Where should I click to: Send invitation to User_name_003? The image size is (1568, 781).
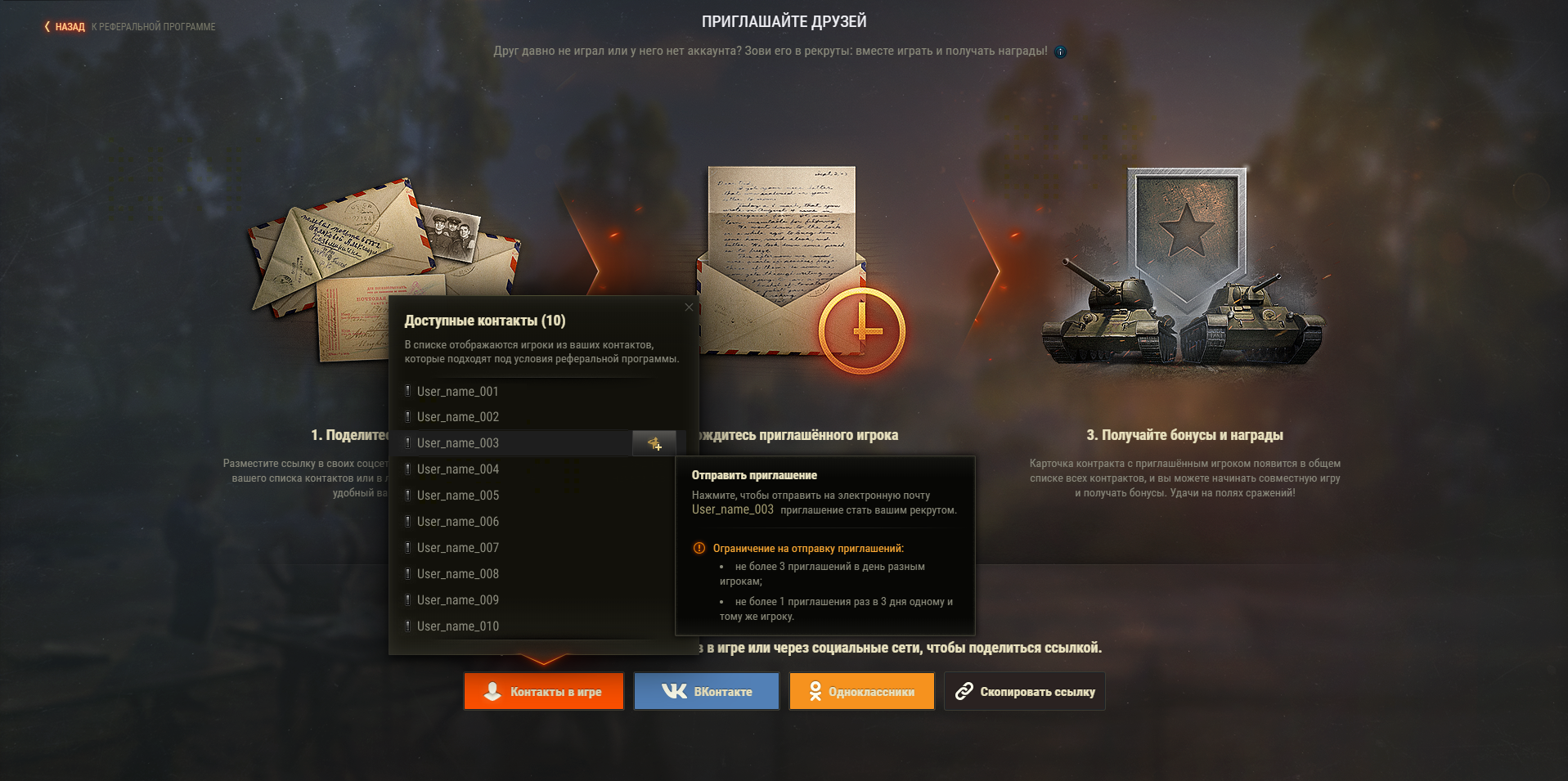point(654,443)
